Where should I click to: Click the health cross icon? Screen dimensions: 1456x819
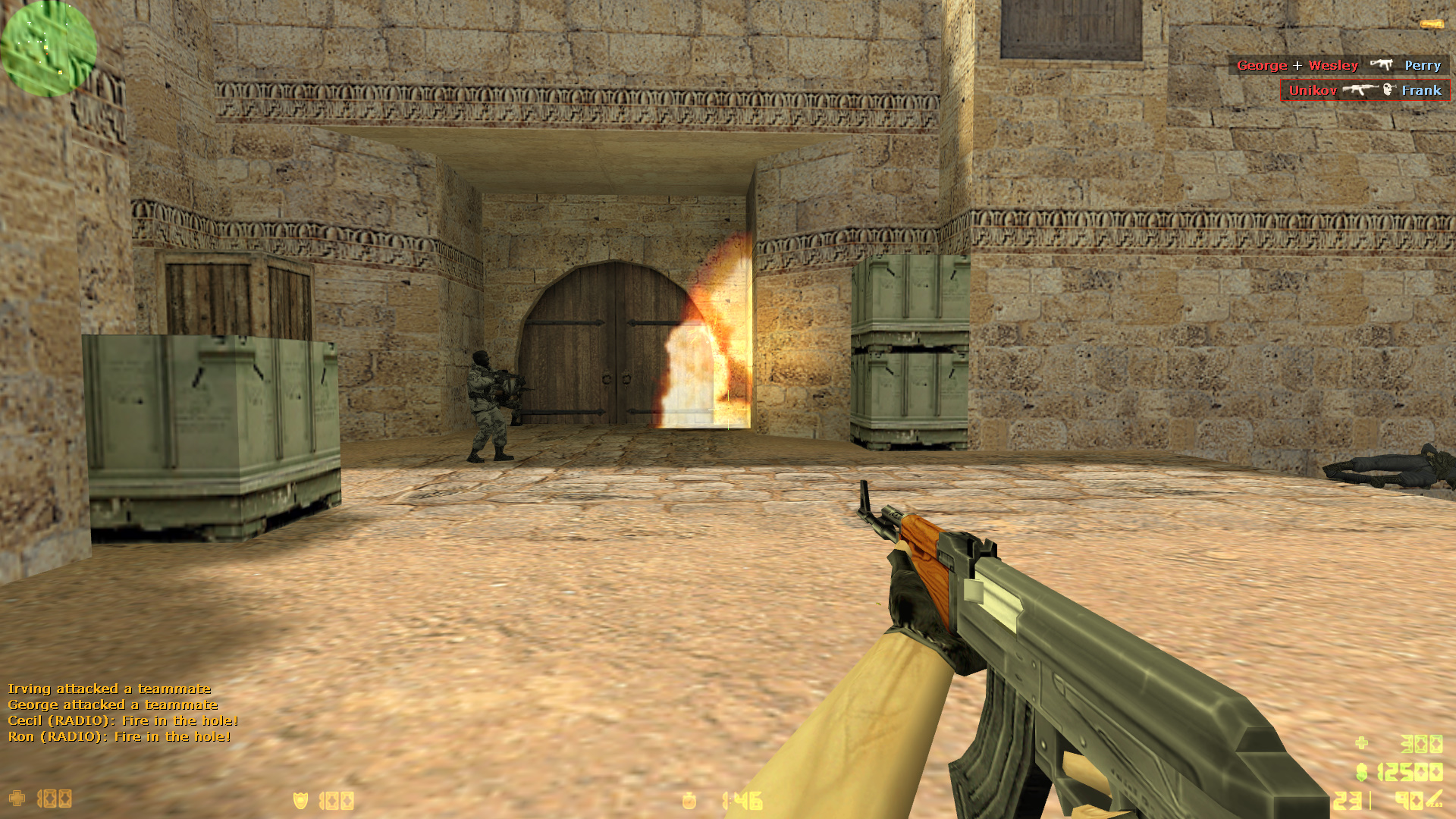[x=17, y=799]
